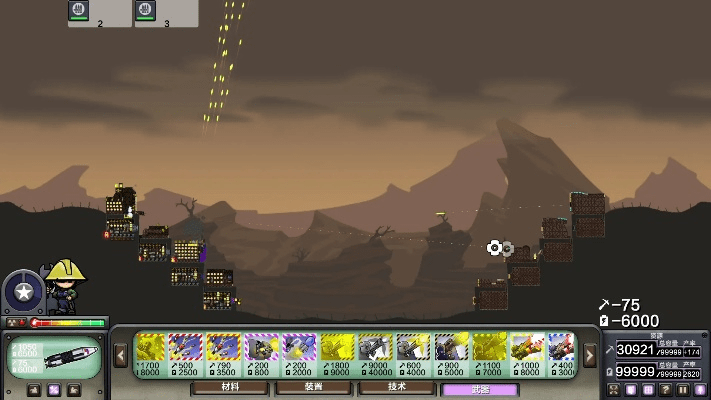The height and width of the screenshot is (400, 711).
Task: Show more weapons with the right arrow
Action: click(590, 355)
